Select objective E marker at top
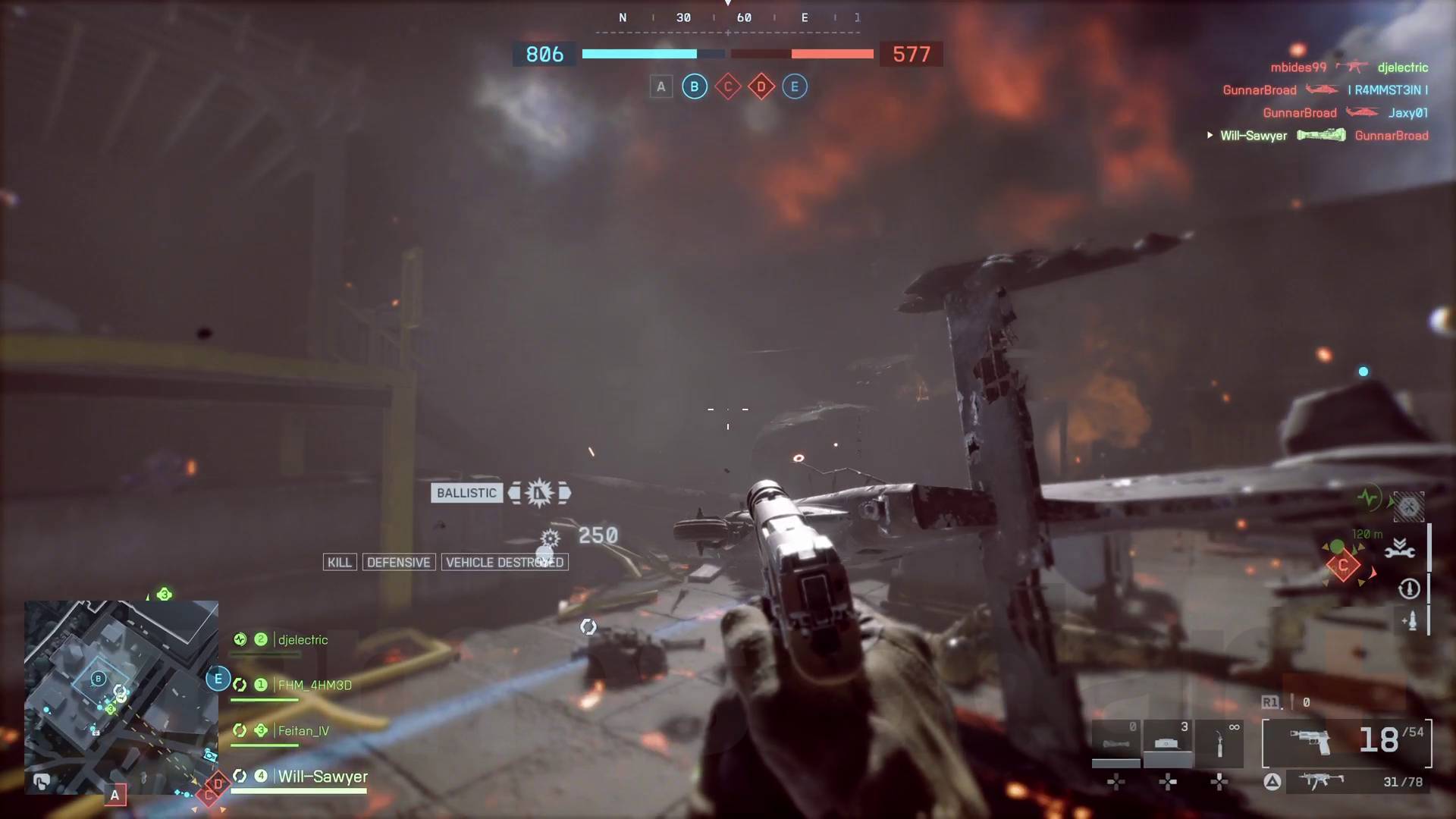This screenshot has width=1456, height=819. 795,86
